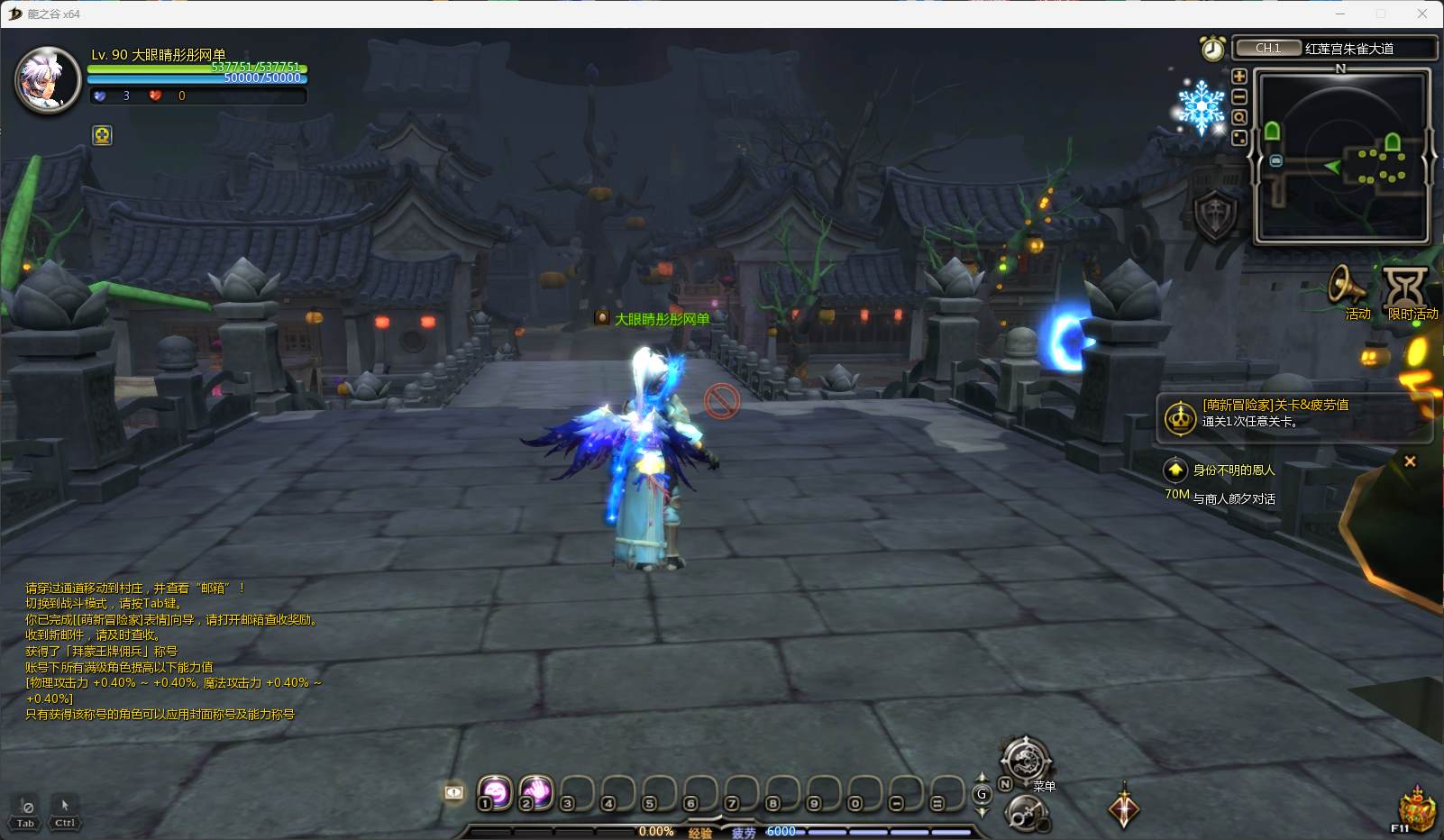
Task: Click the player portrait avatar
Action: (50, 80)
